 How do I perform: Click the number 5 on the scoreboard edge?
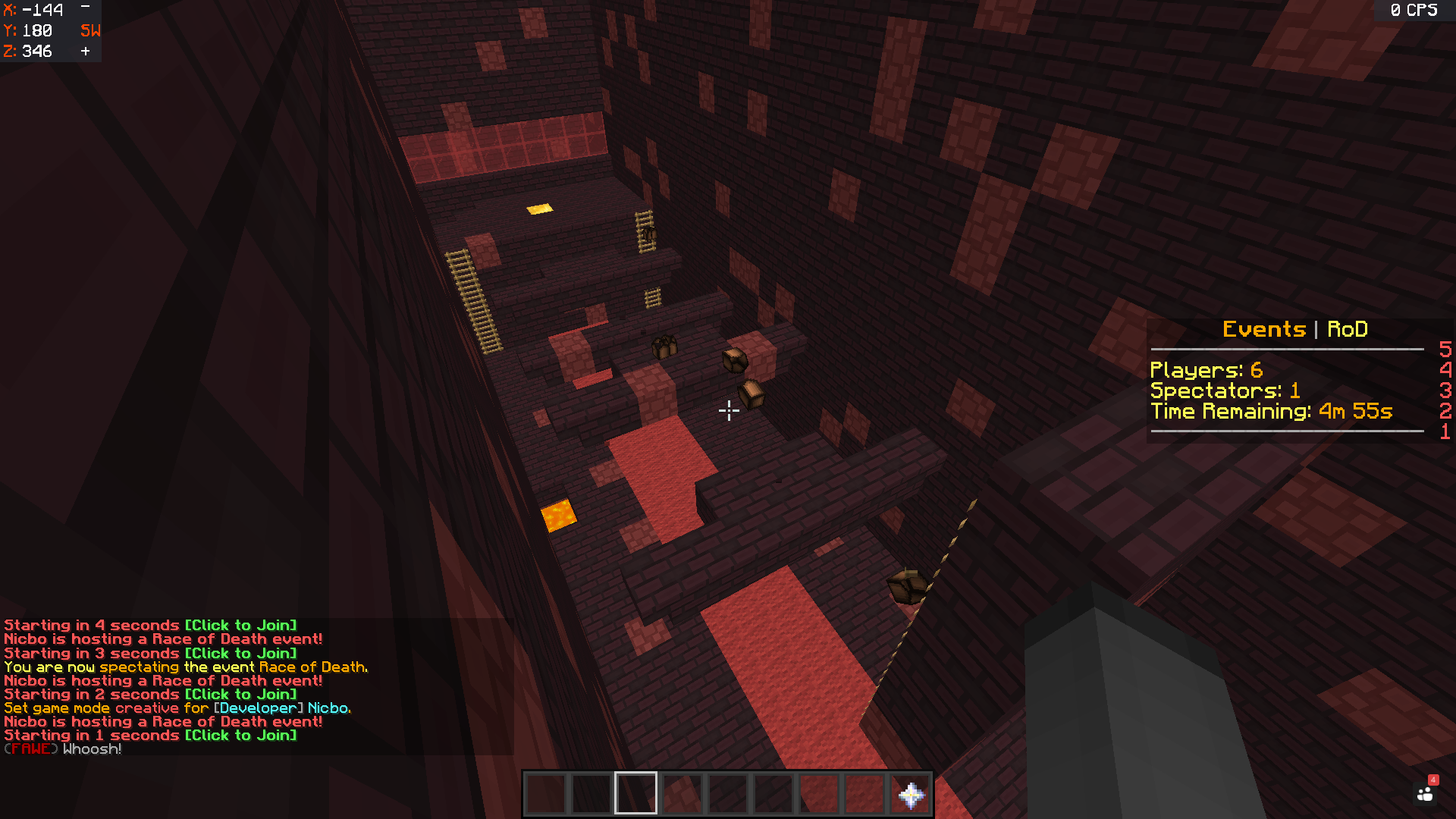pos(1444,350)
